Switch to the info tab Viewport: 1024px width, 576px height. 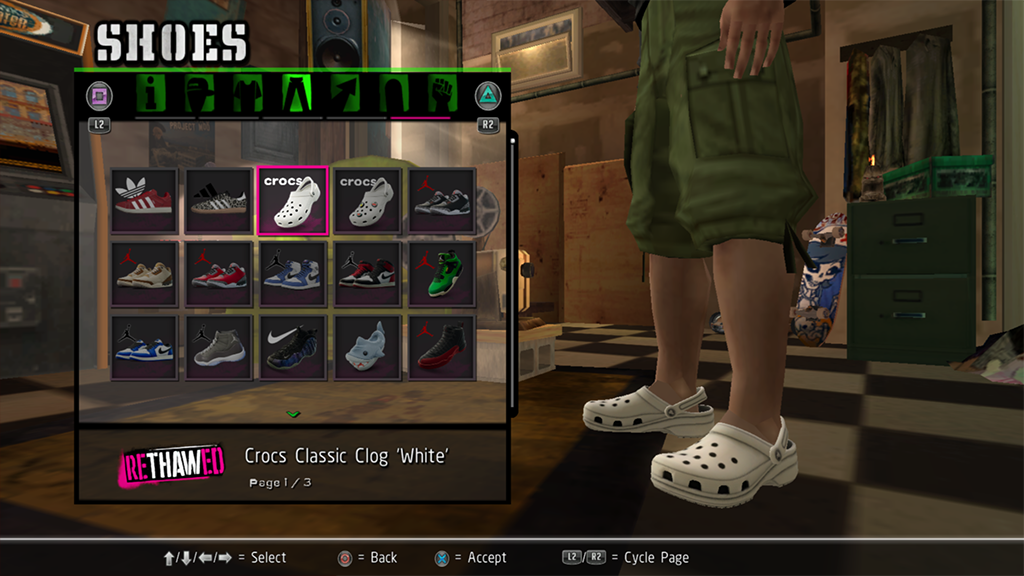point(153,94)
